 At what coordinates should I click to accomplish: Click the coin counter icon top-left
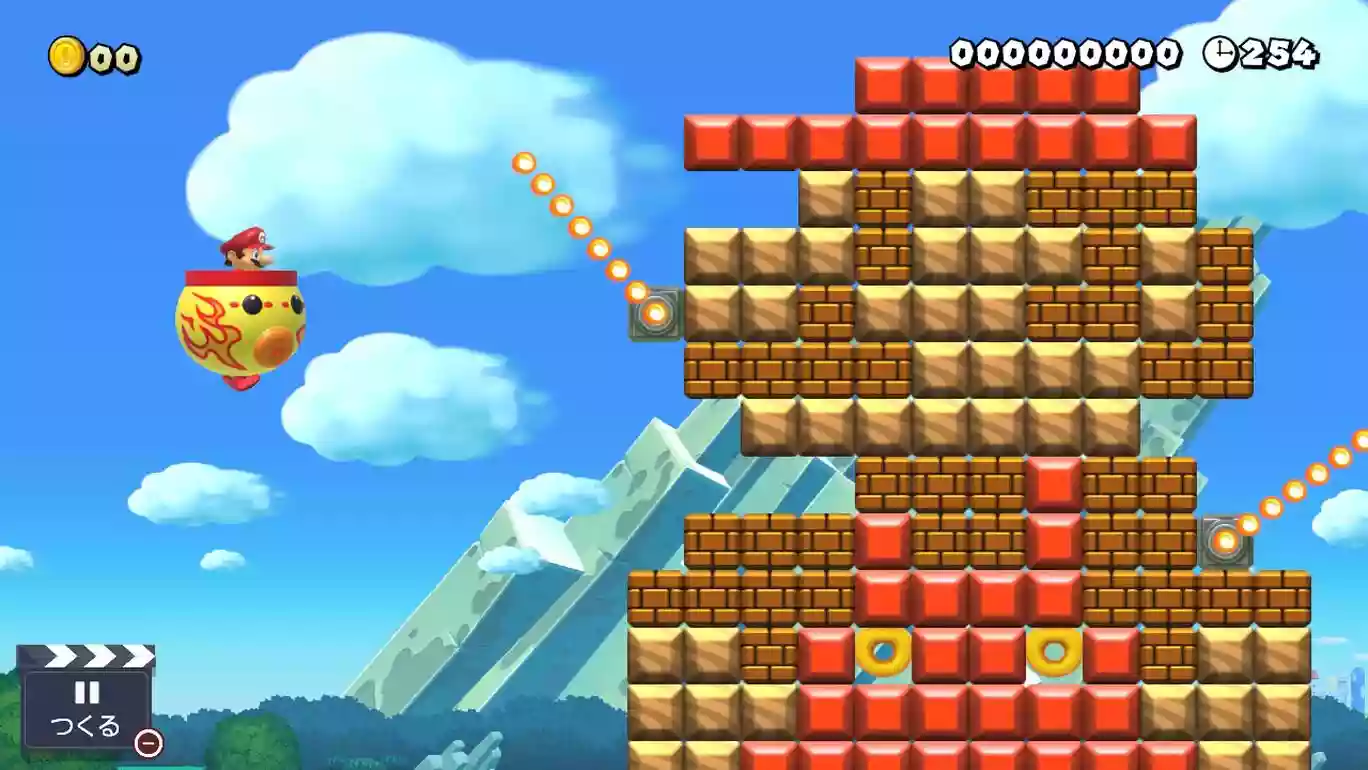tap(64, 56)
